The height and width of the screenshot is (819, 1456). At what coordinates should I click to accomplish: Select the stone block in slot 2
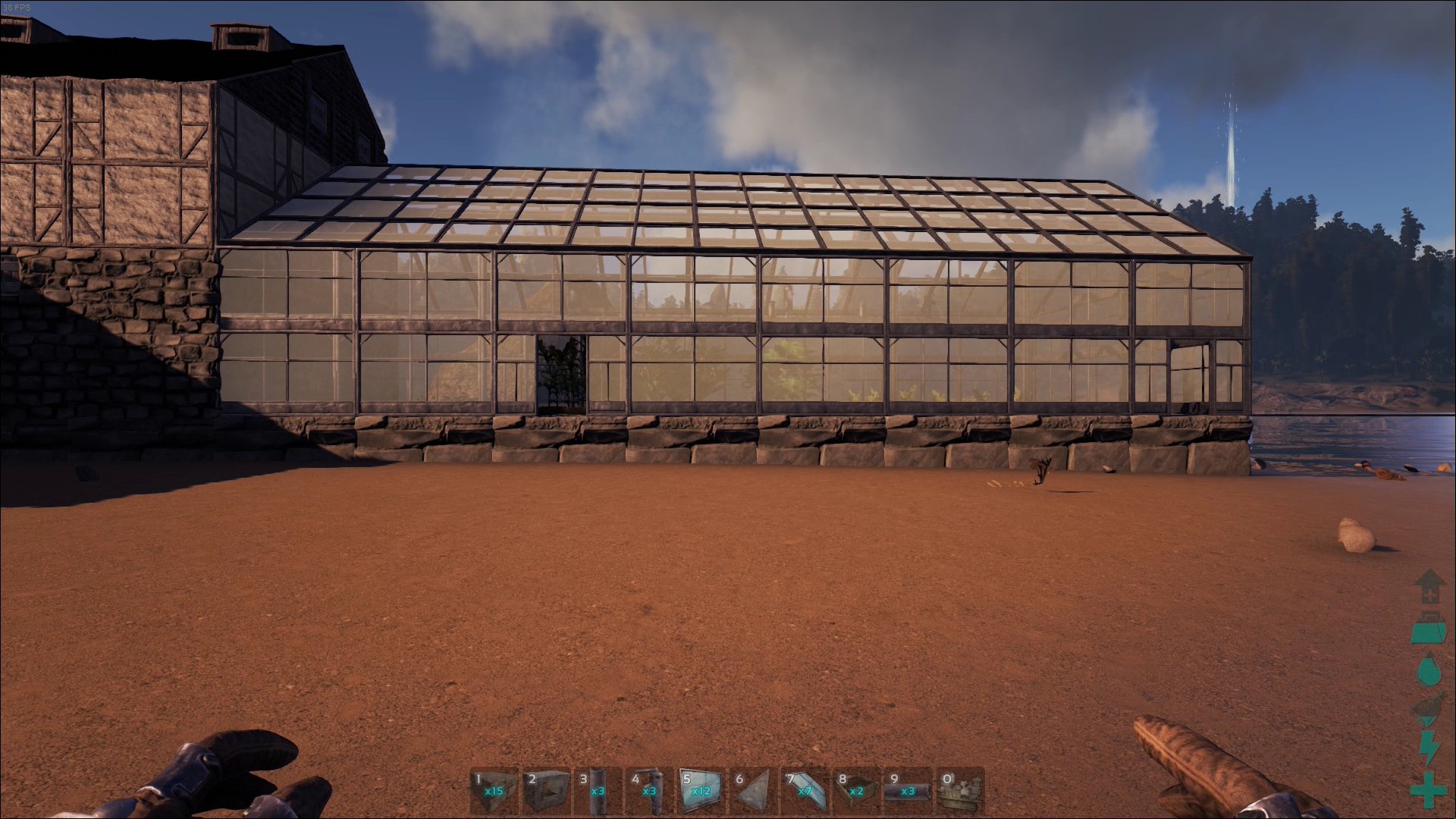546,791
